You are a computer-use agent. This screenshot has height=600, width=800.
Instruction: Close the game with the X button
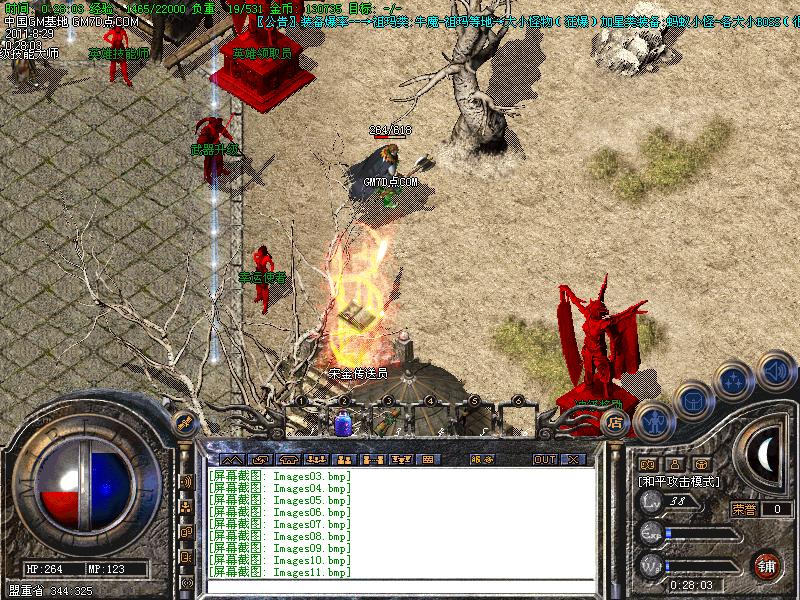tap(574, 460)
